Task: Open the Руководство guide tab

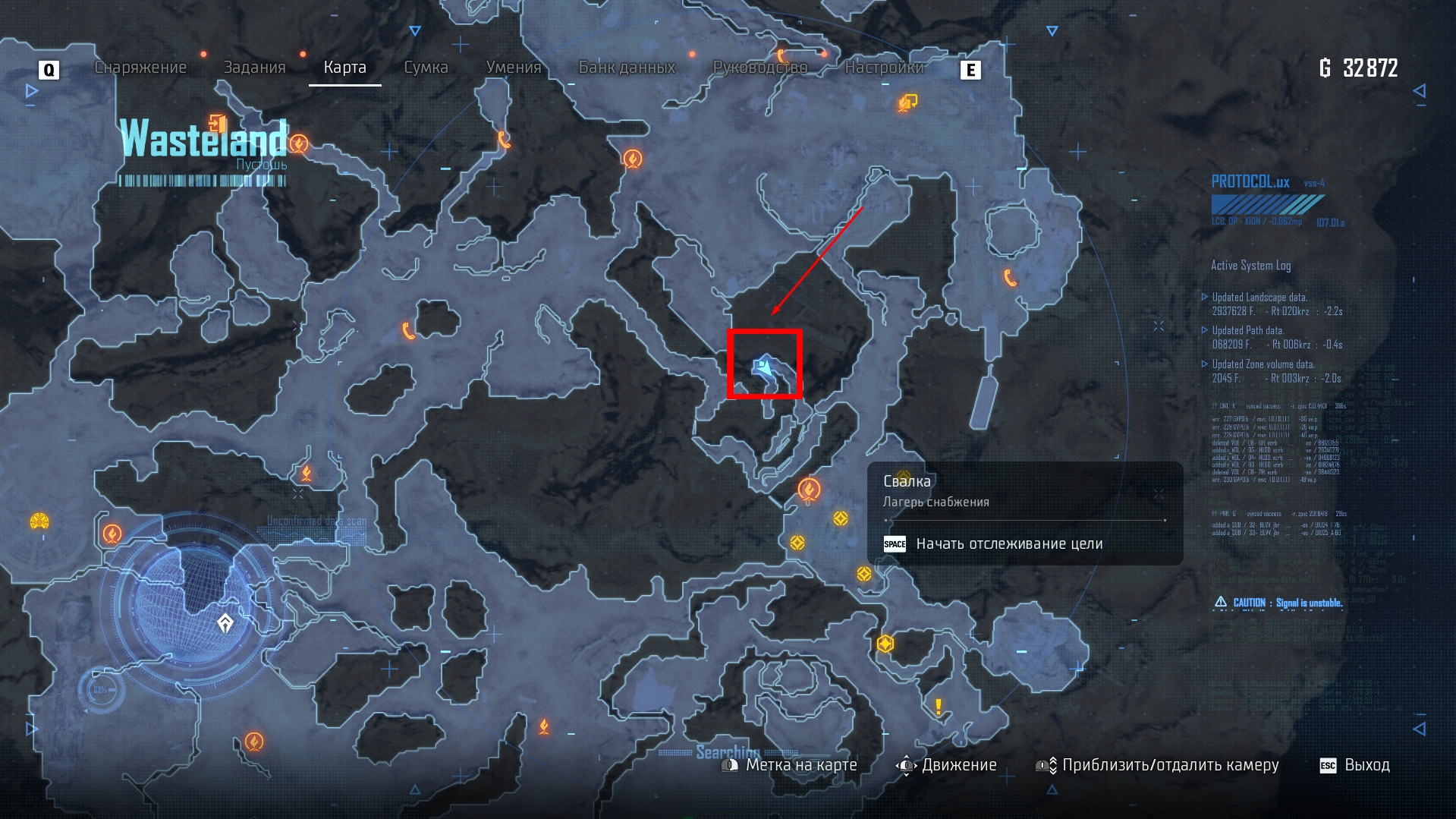Action: click(x=759, y=68)
